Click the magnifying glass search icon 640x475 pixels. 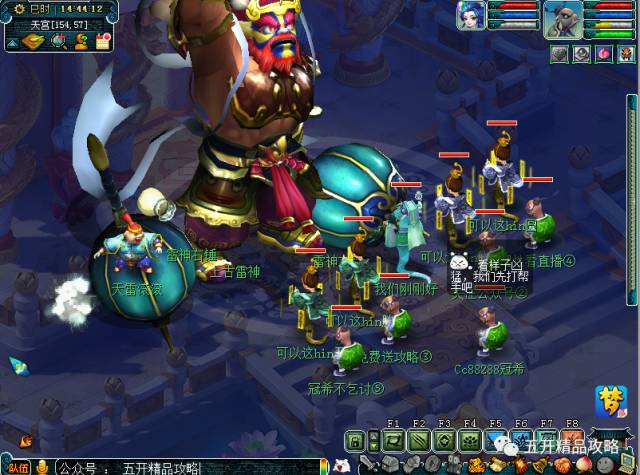(58, 41)
